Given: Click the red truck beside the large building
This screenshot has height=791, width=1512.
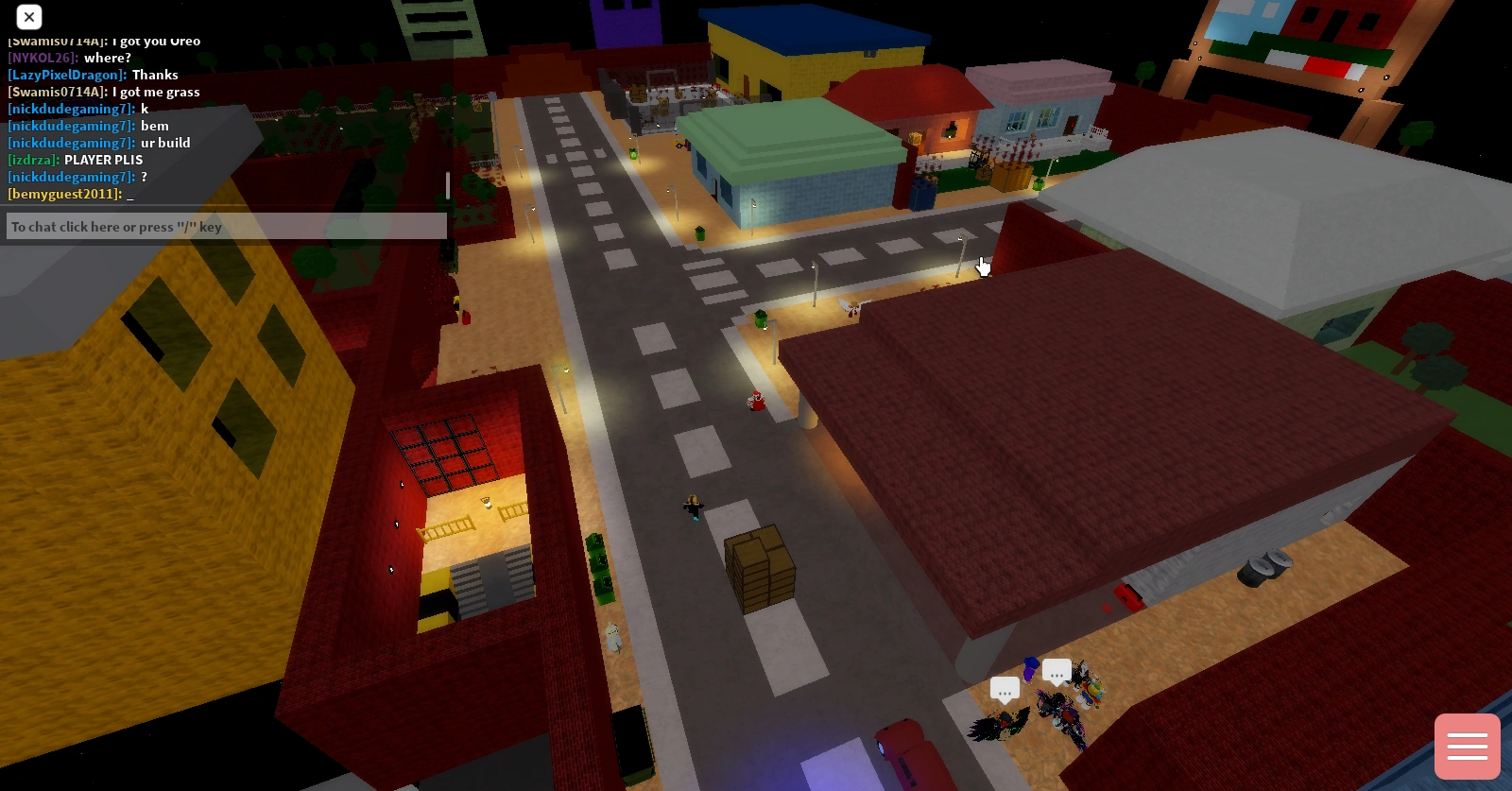Looking at the screenshot, I should [1127, 598].
